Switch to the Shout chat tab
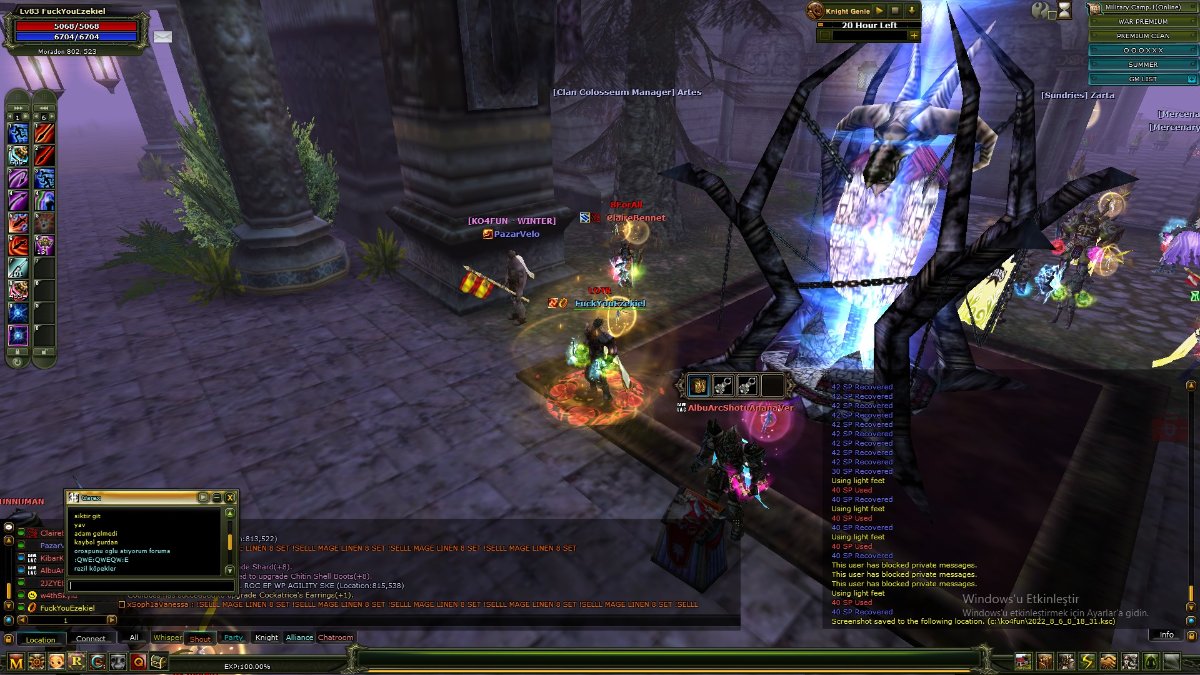 (x=200, y=638)
